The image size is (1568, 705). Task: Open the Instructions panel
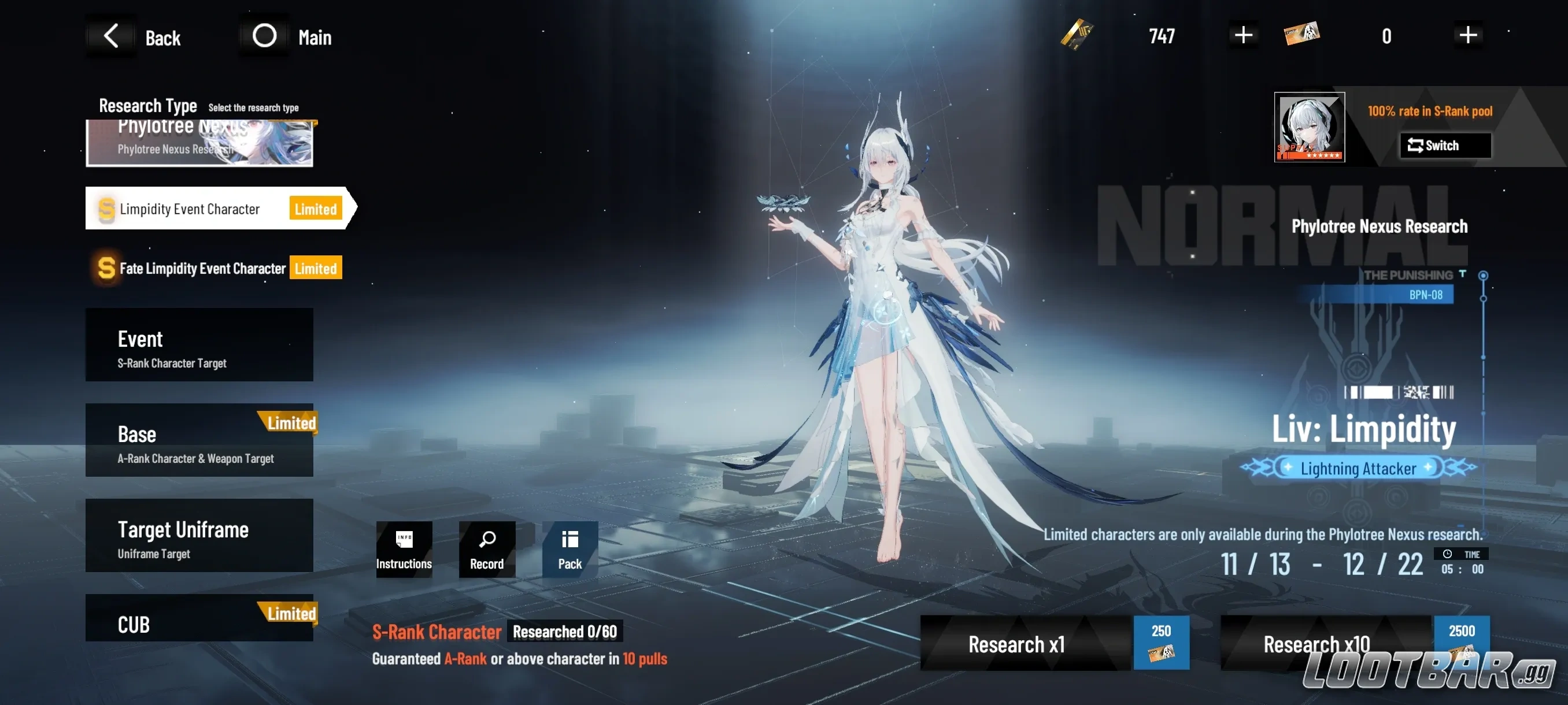coord(404,548)
